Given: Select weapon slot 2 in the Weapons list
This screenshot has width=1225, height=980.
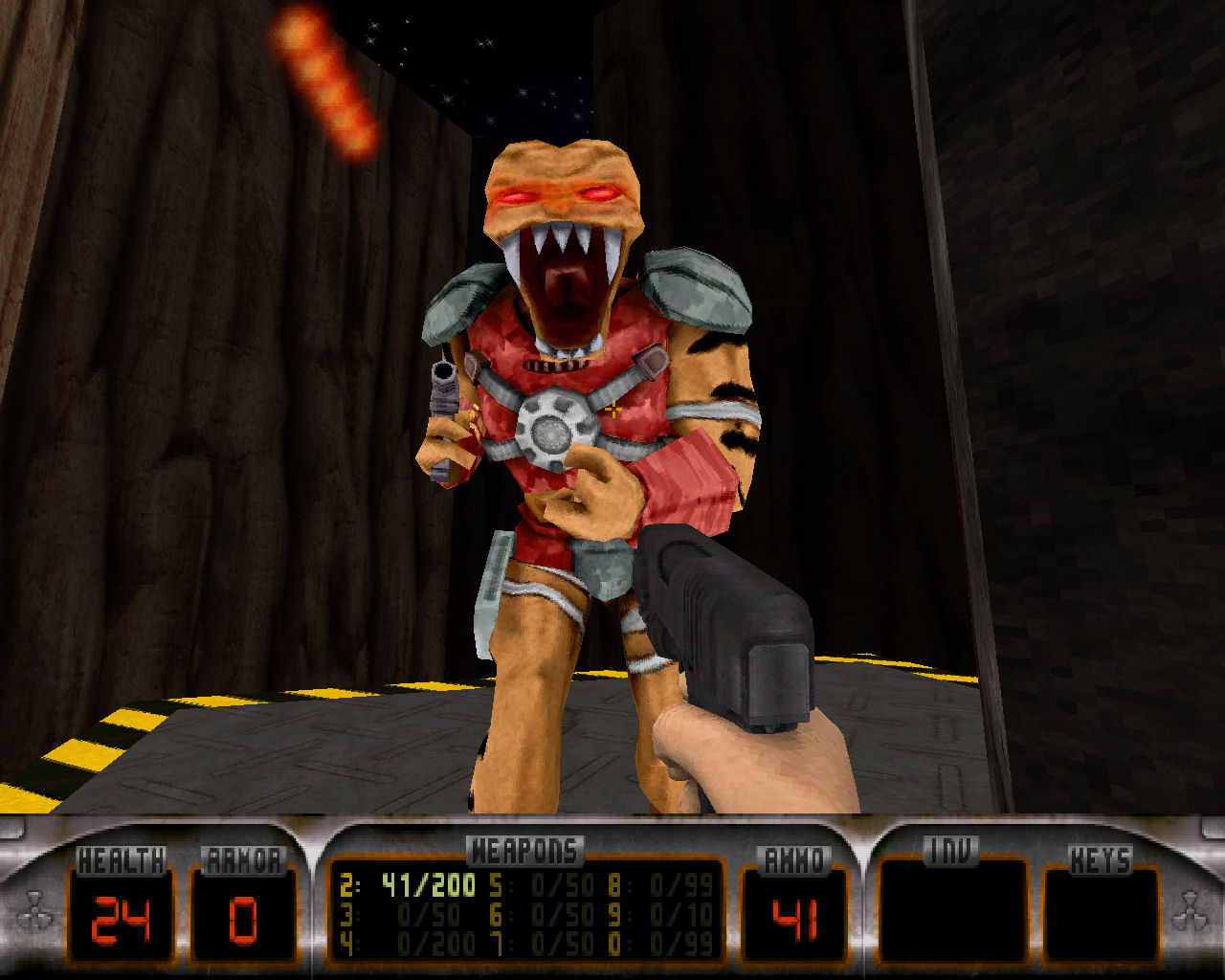Looking at the screenshot, I should click(x=408, y=885).
